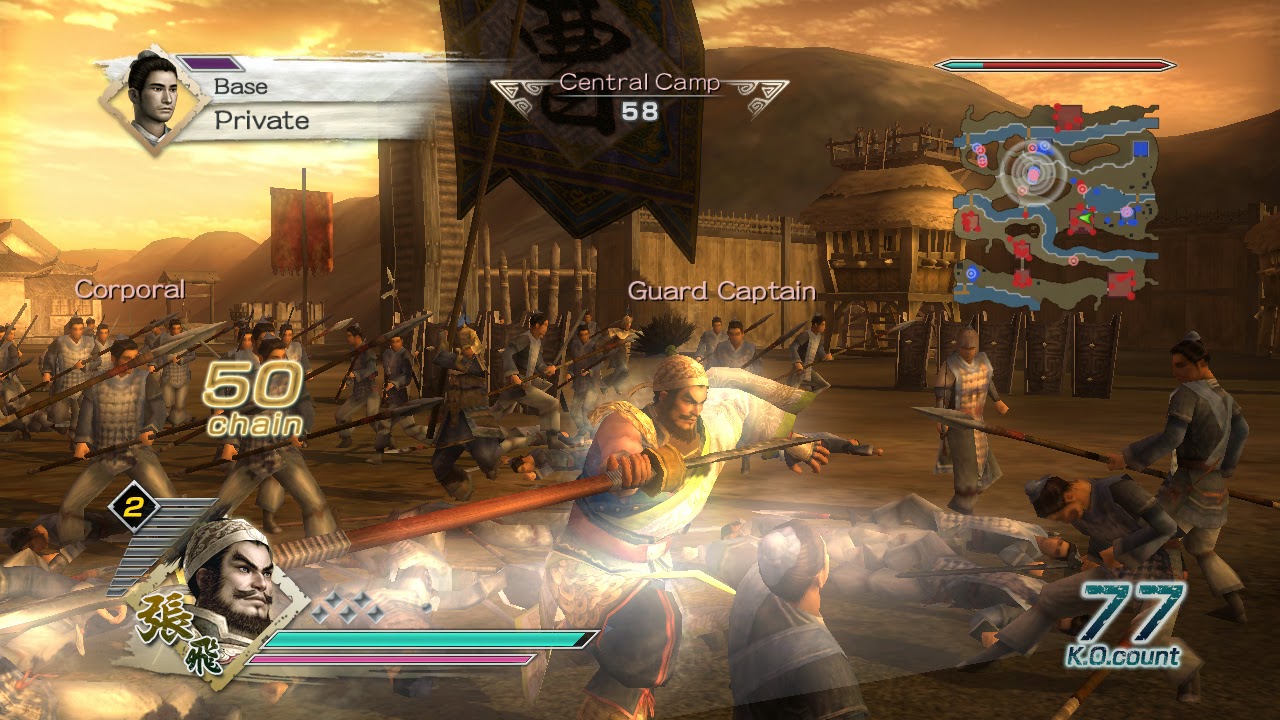
Task: Open the battlefield minimap
Action: (x=1056, y=202)
